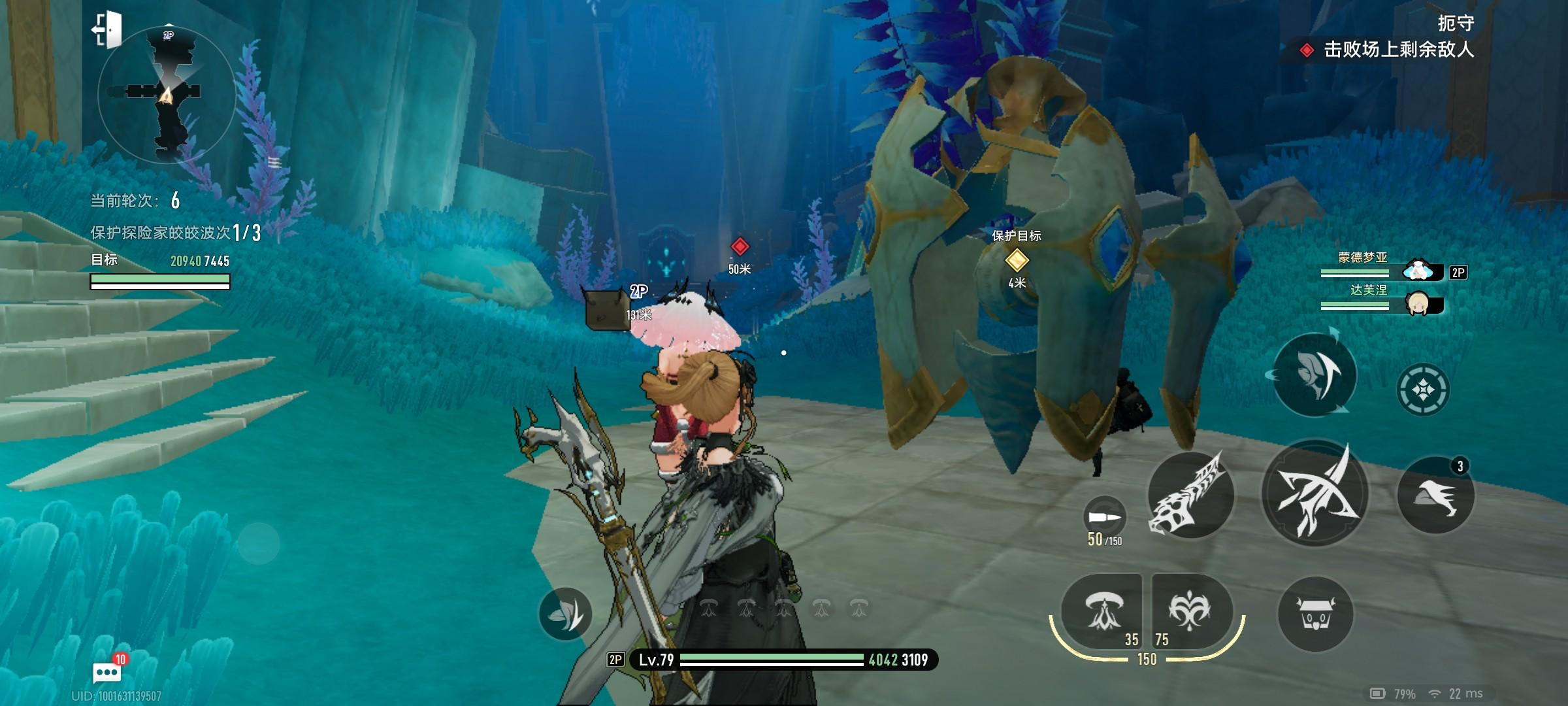Tap the large leaf button with rotating arrows

[1314, 375]
